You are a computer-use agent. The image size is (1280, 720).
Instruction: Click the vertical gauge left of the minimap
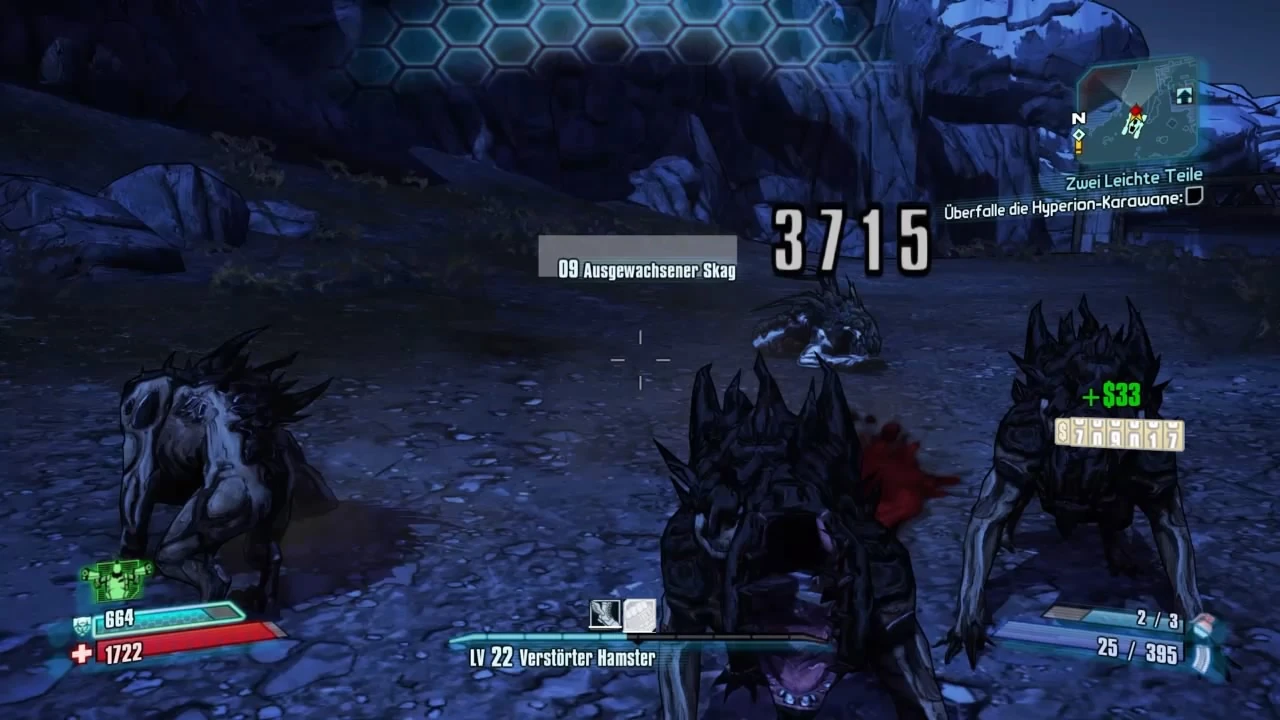pyautogui.click(x=1077, y=145)
